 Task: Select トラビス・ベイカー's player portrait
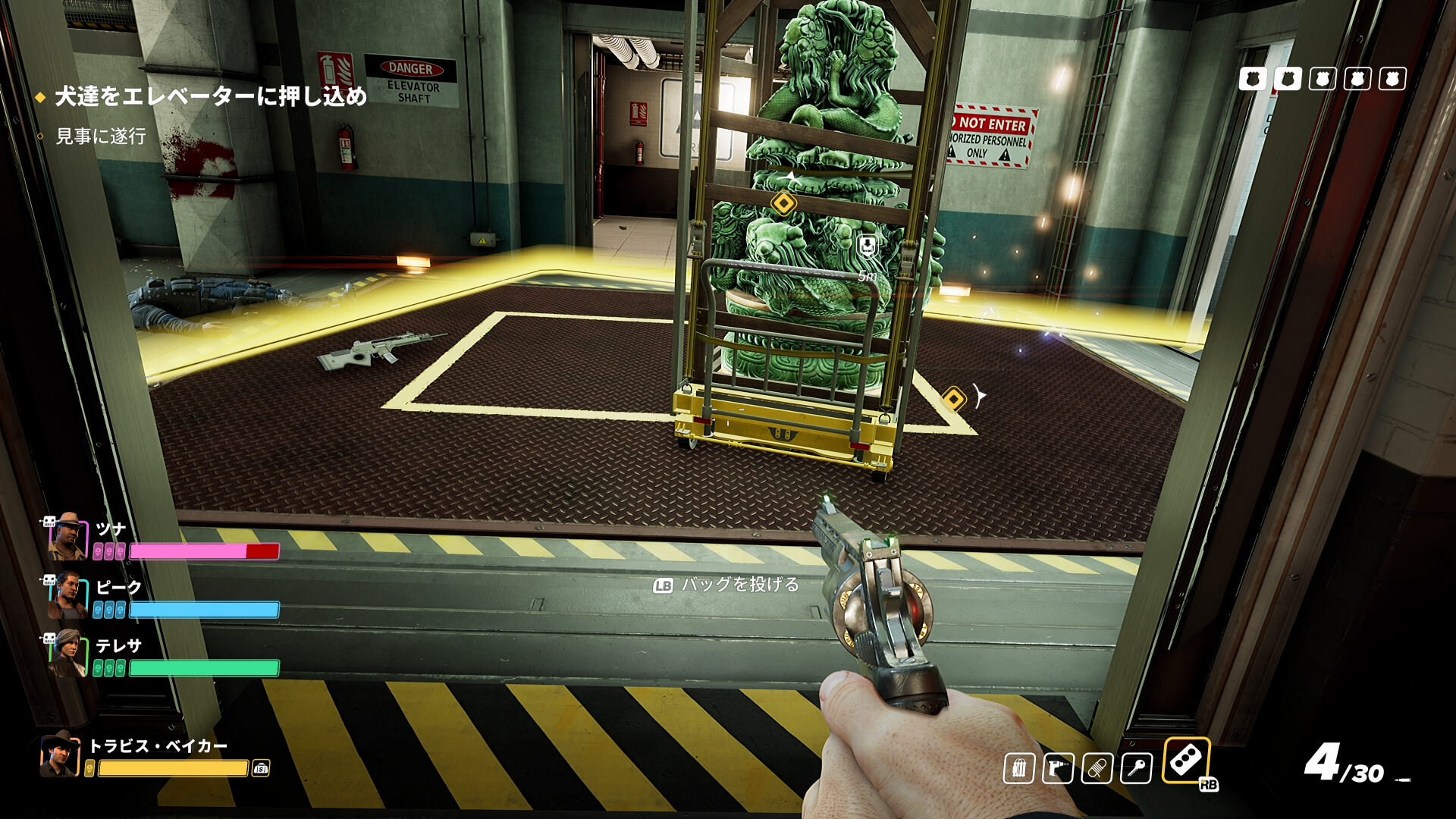point(59,755)
